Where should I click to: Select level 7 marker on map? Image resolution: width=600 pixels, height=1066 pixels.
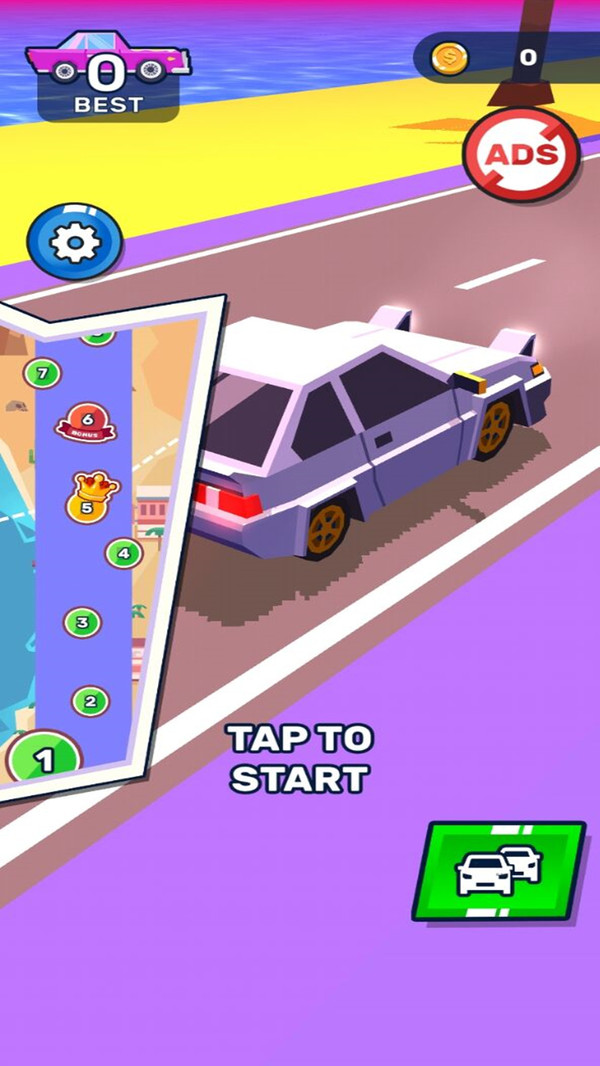(41, 374)
